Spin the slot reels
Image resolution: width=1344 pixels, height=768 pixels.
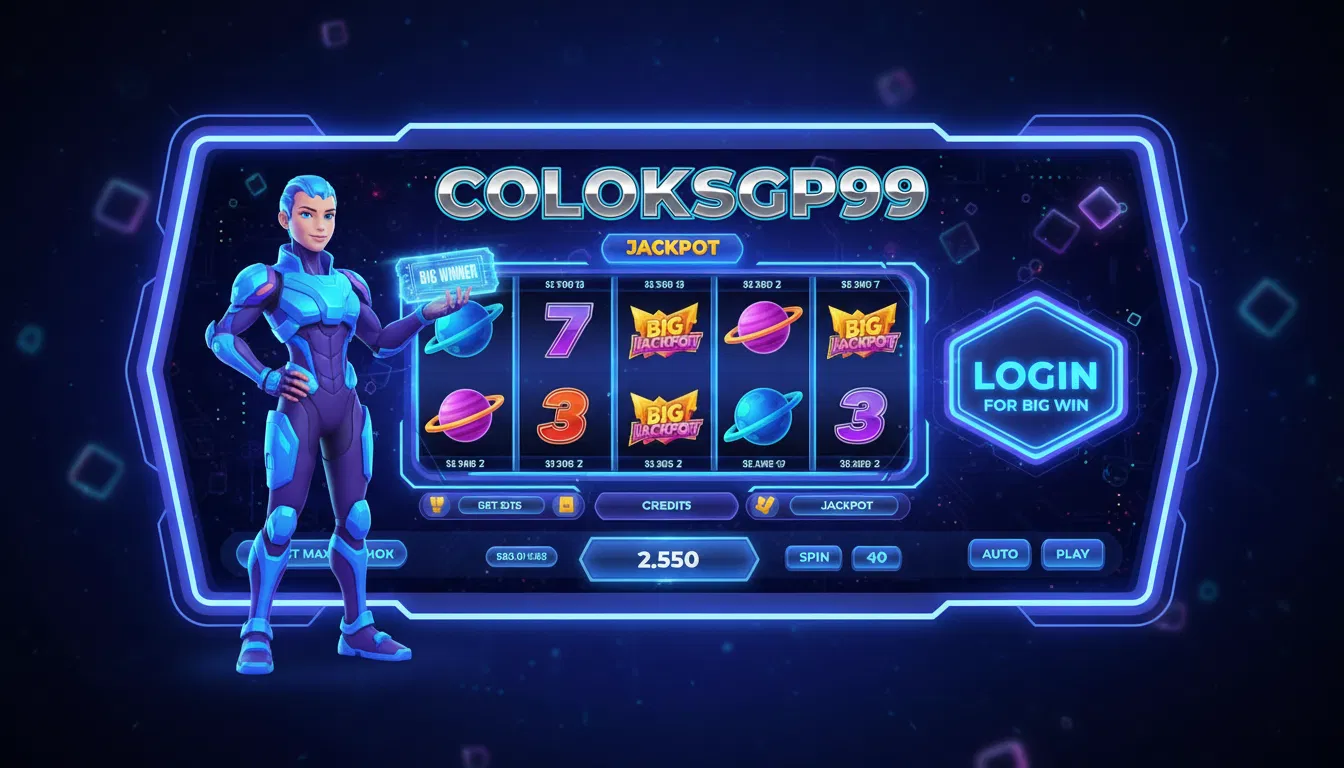click(x=814, y=557)
